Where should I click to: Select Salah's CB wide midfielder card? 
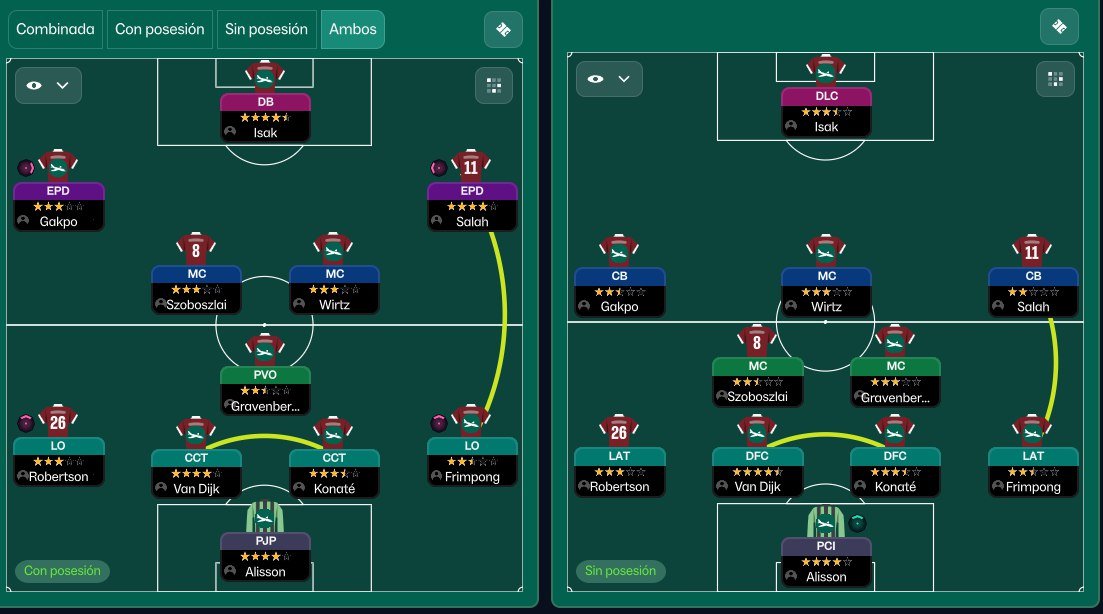(x=1033, y=291)
